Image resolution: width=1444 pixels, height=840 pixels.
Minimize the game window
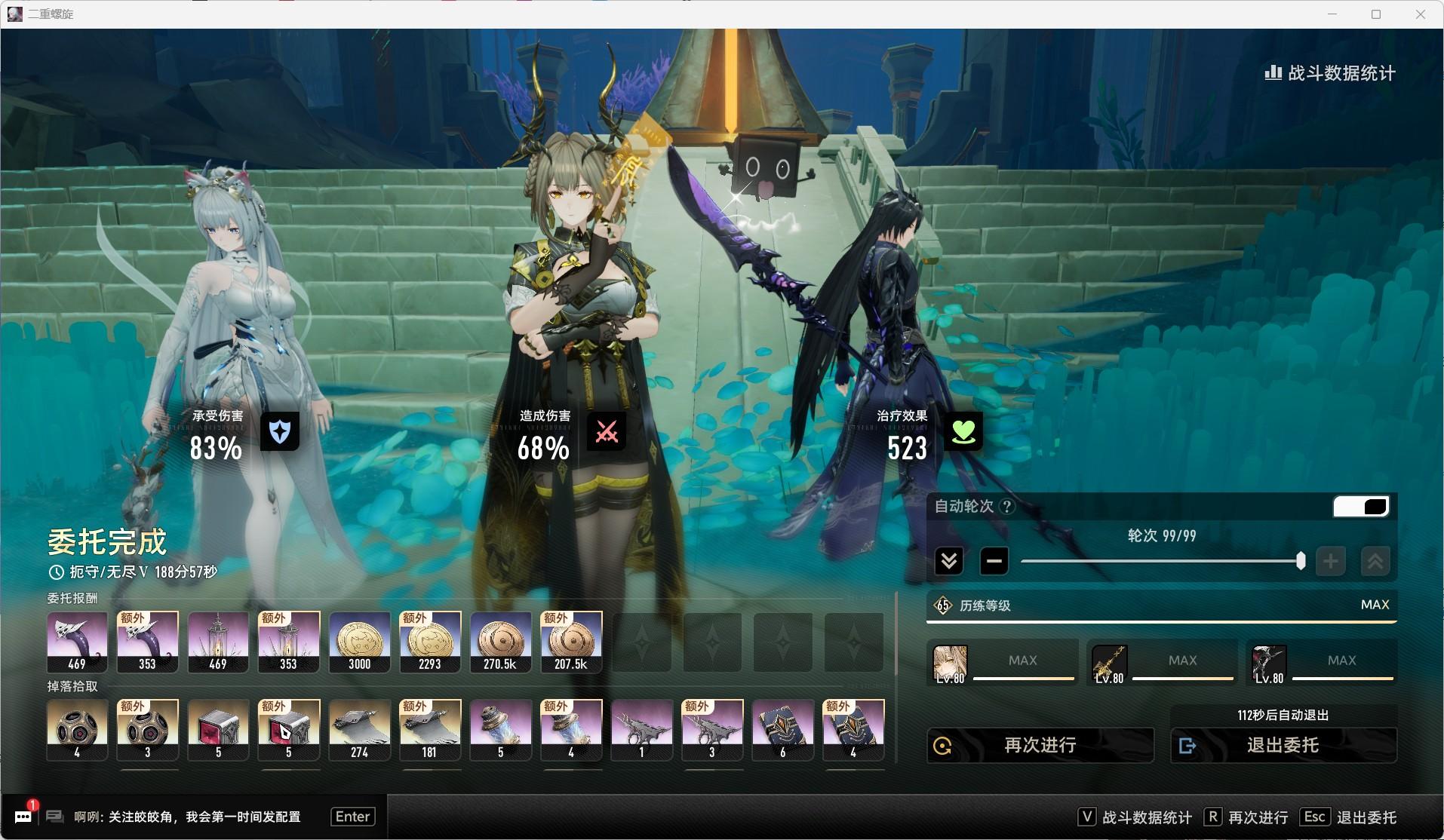[1332, 14]
